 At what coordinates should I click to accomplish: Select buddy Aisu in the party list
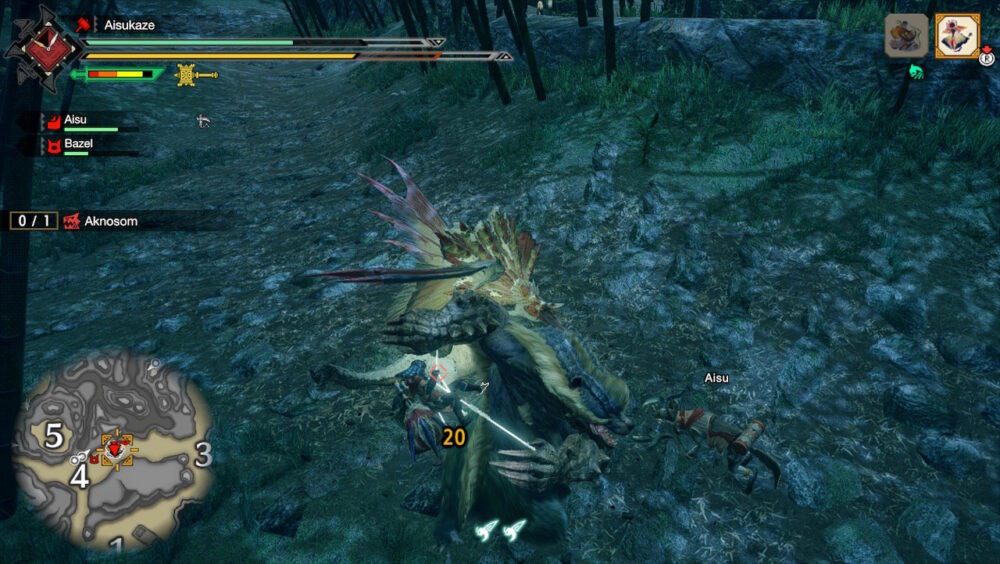coord(75,120)
